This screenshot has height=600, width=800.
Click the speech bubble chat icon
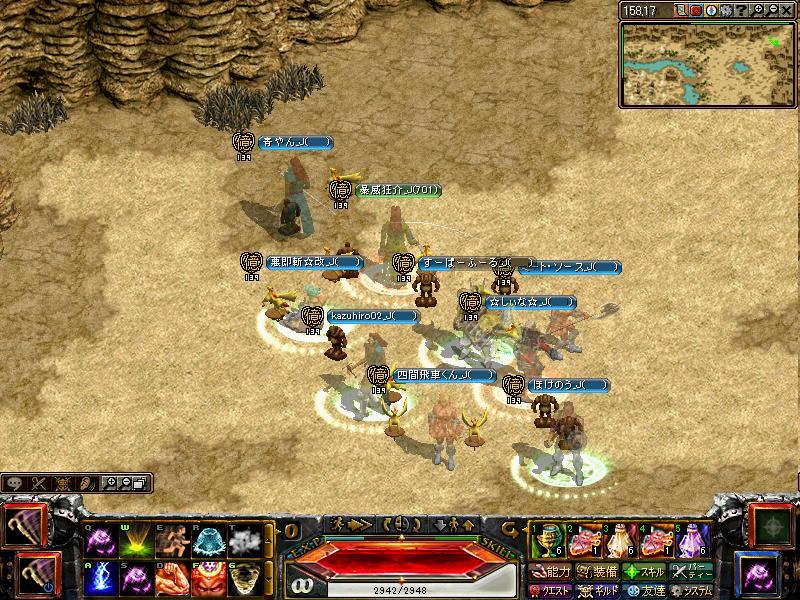click(x=15, y=483)
